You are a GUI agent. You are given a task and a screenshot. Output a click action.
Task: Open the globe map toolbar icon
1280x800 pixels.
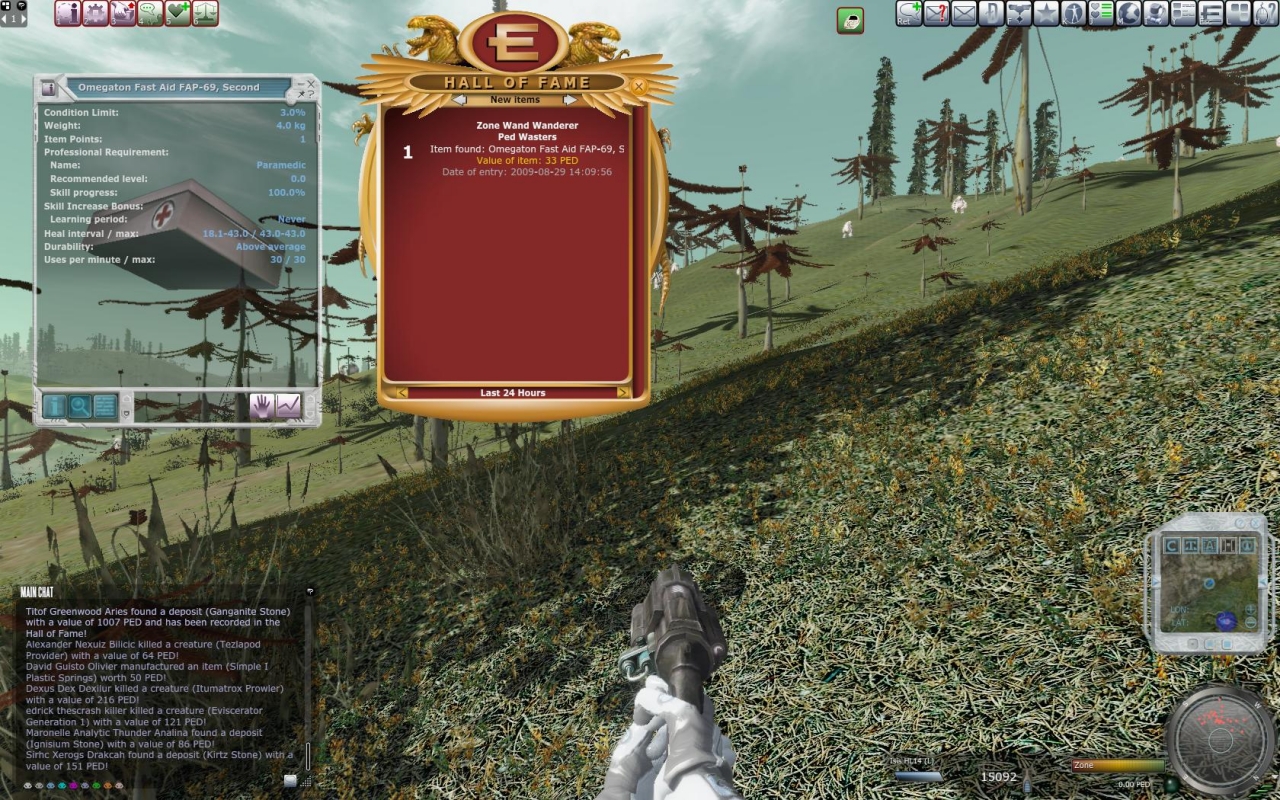(1129, 13)
